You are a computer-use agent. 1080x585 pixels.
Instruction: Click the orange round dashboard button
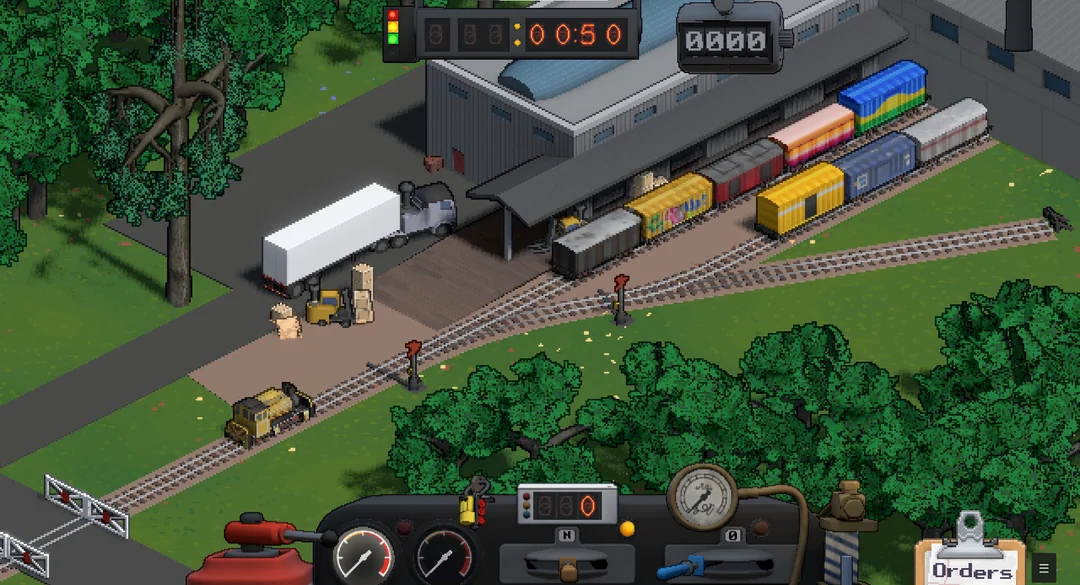627,528
